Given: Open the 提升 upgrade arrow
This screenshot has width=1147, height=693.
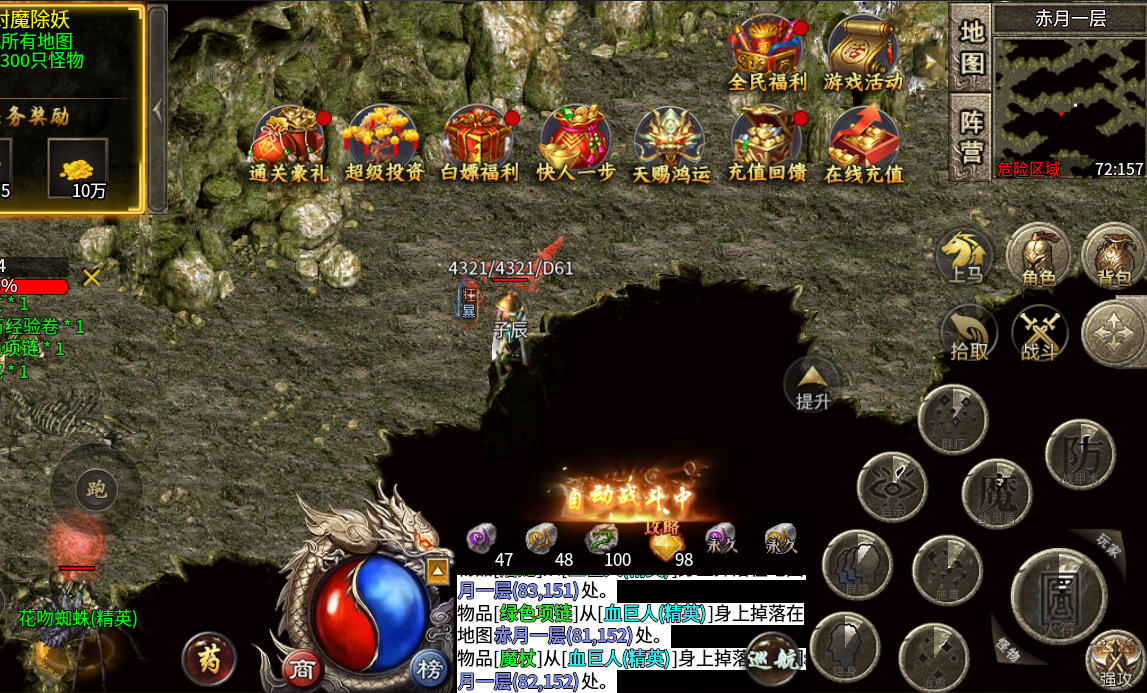Looking at the screenshot, I should click(812, 385).
